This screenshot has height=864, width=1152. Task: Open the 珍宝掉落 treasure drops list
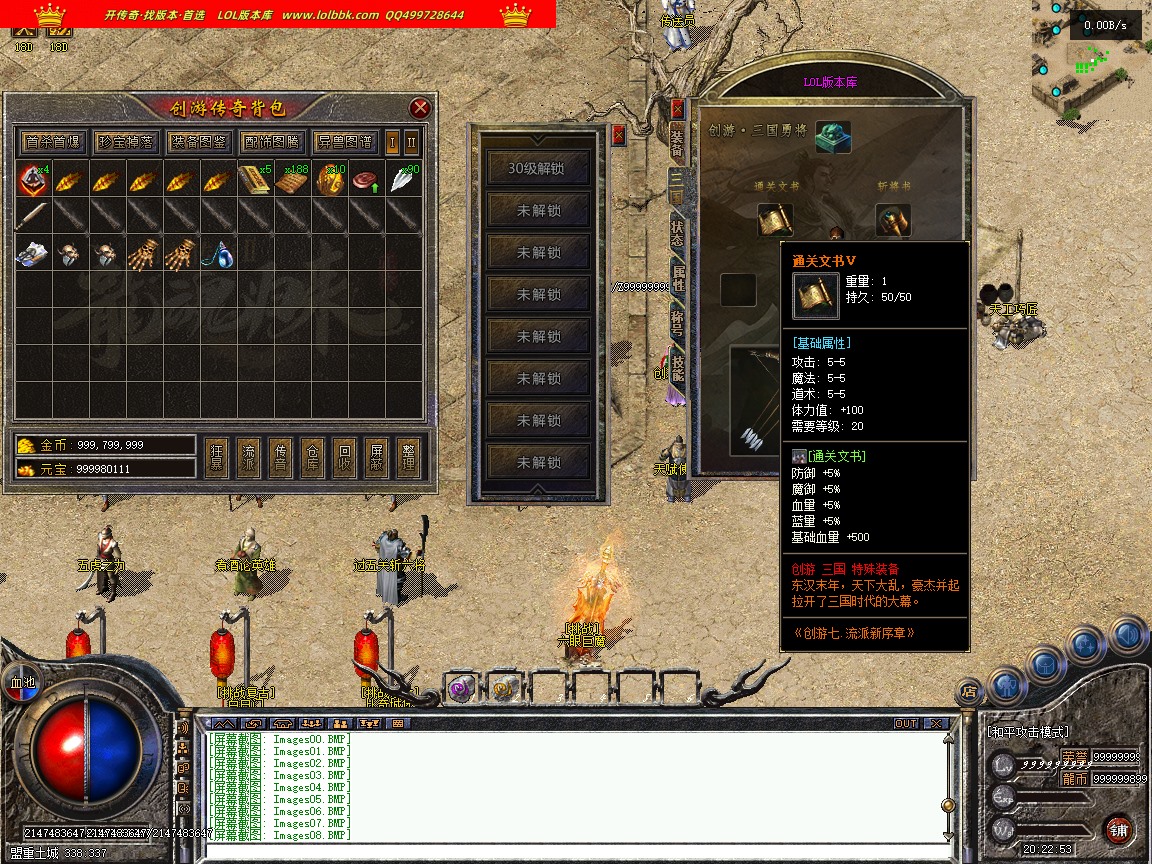click(x=126, y=142)
